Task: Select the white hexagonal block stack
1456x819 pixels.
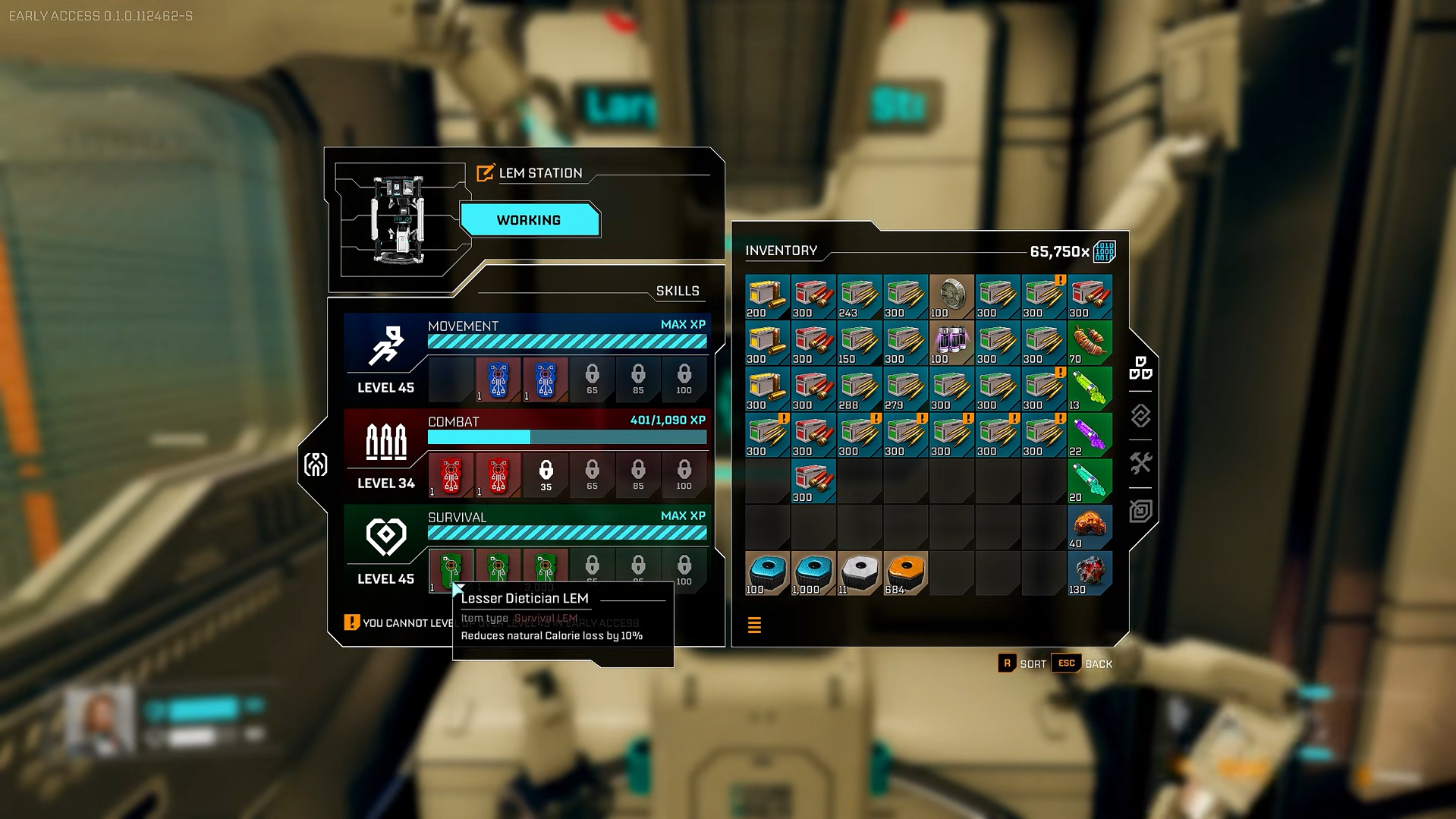Action: click(859, 573)
